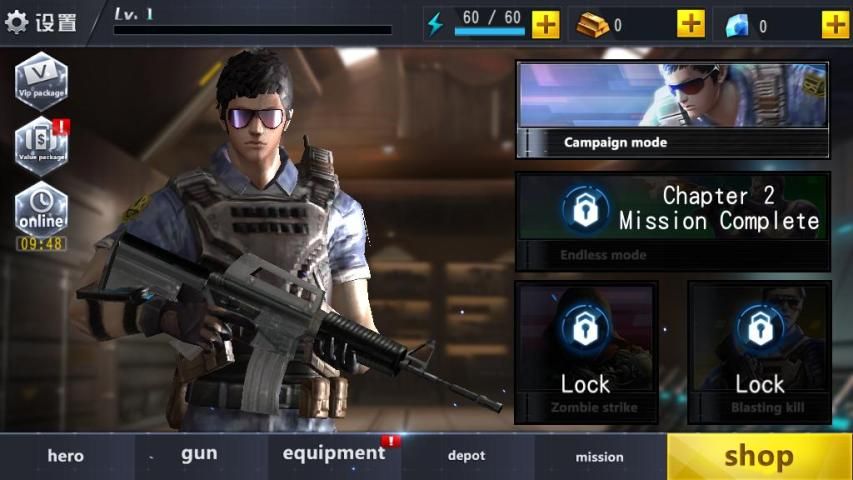View the mission tab
Image resolution: width=853 pixels, height=480 pixels.
[599, 456]
